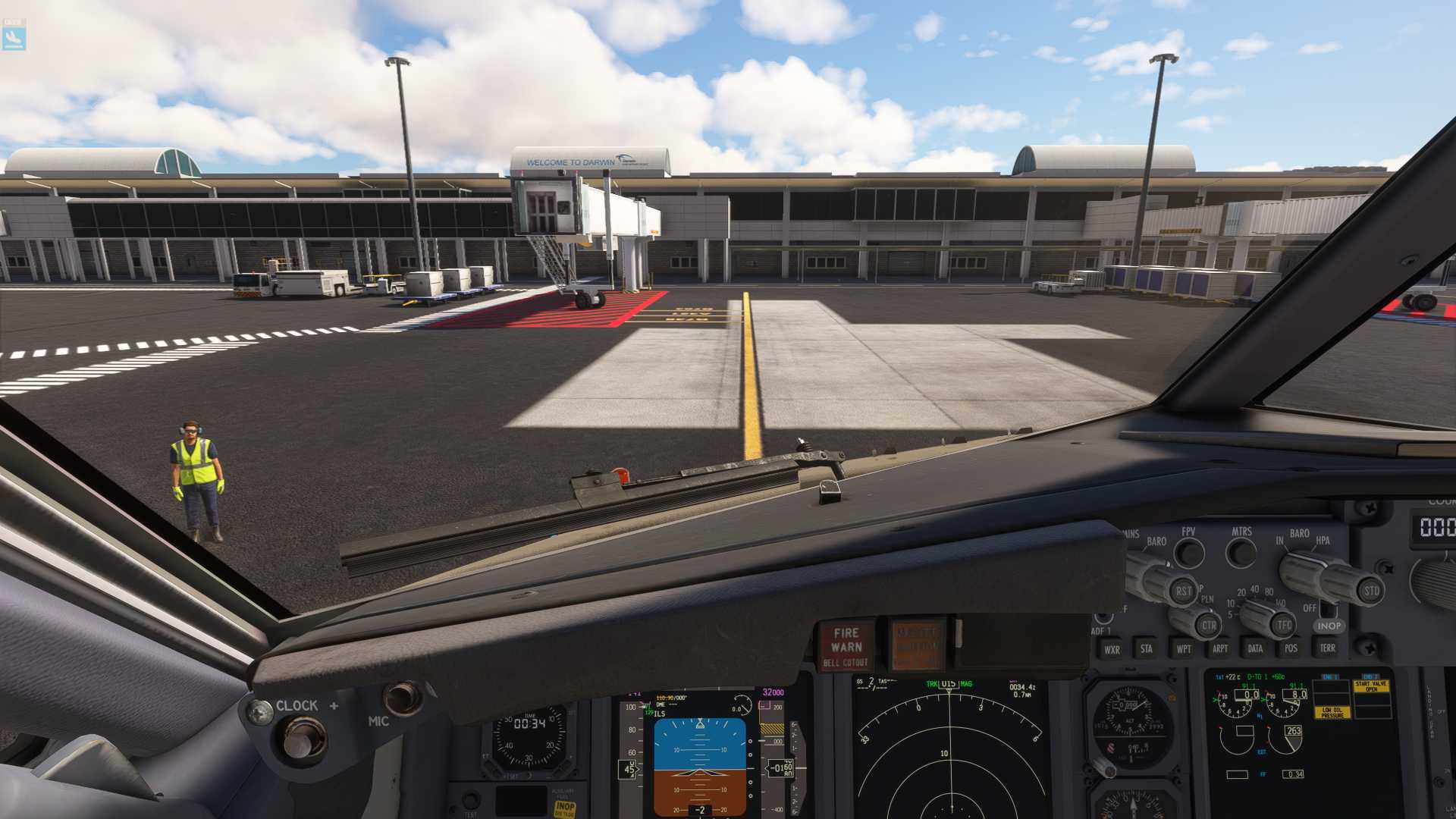Screen dimensions: 1456x819
Task: Click the TFC traffic button
Action: [1283, 625]
